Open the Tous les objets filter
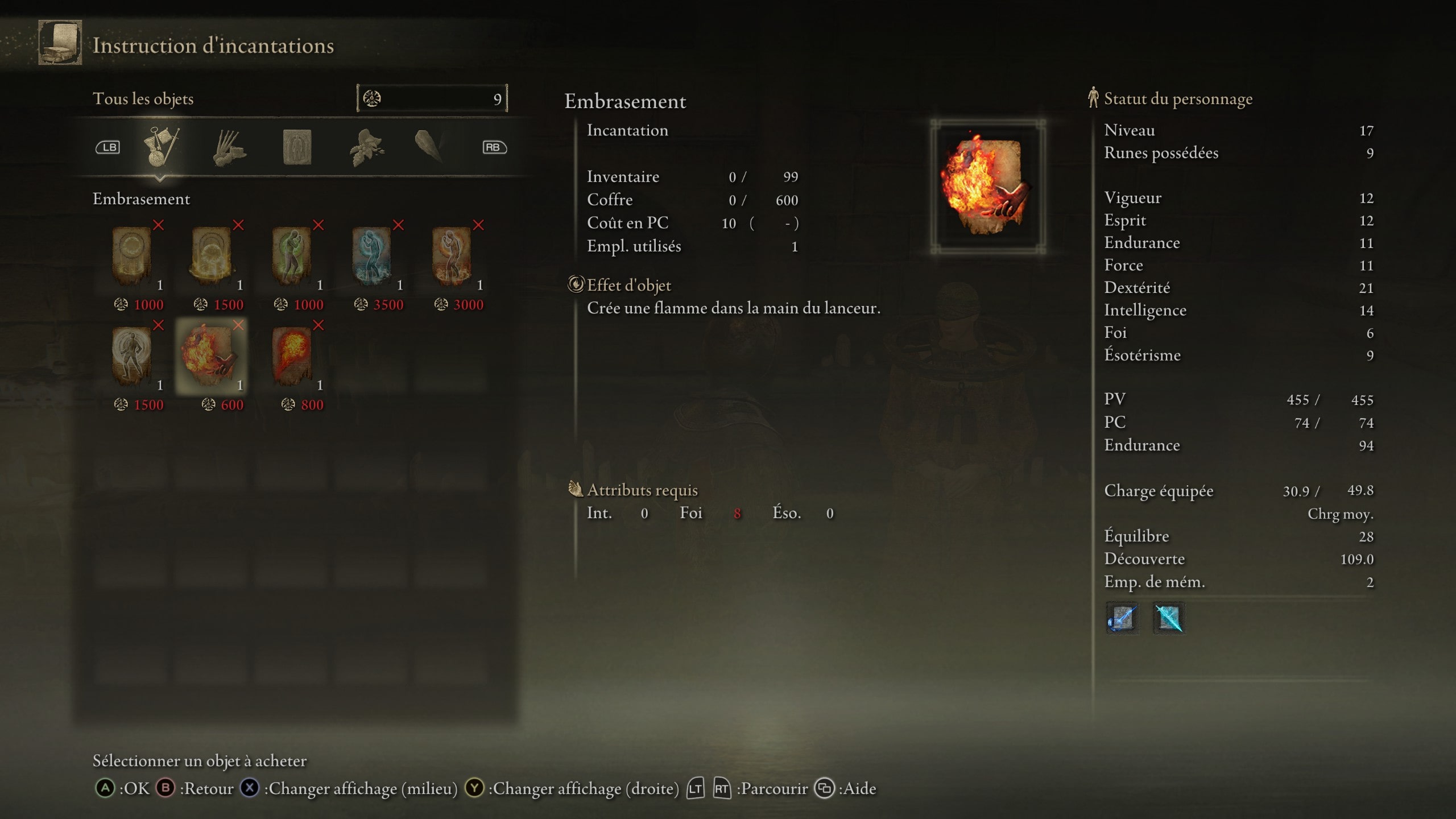The height and width of the screenshot is (819, 1456). point(144,98)
